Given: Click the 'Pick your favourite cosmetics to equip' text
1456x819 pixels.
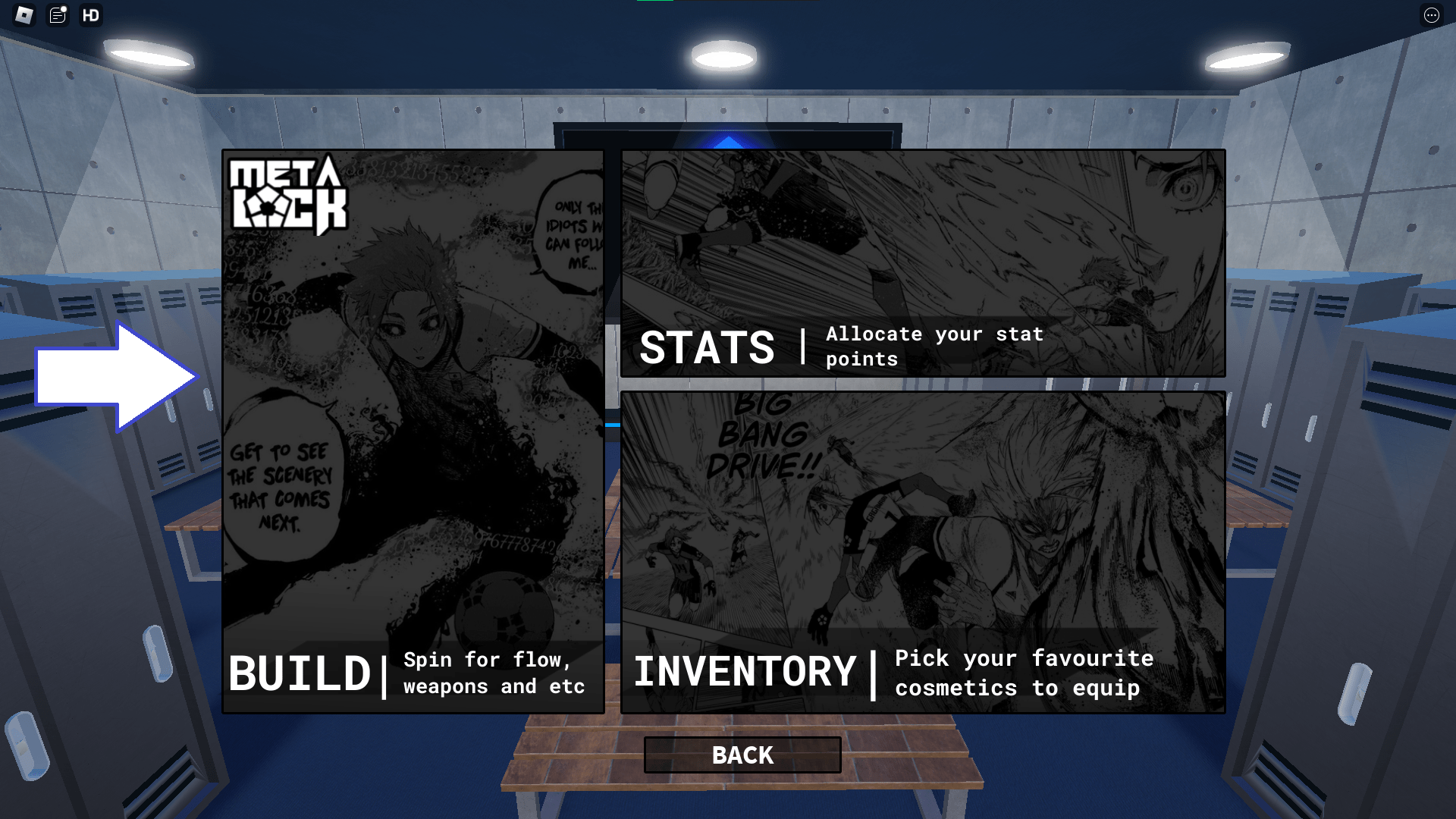Looking at the screenshot, I should click(x=1024, y=673).
